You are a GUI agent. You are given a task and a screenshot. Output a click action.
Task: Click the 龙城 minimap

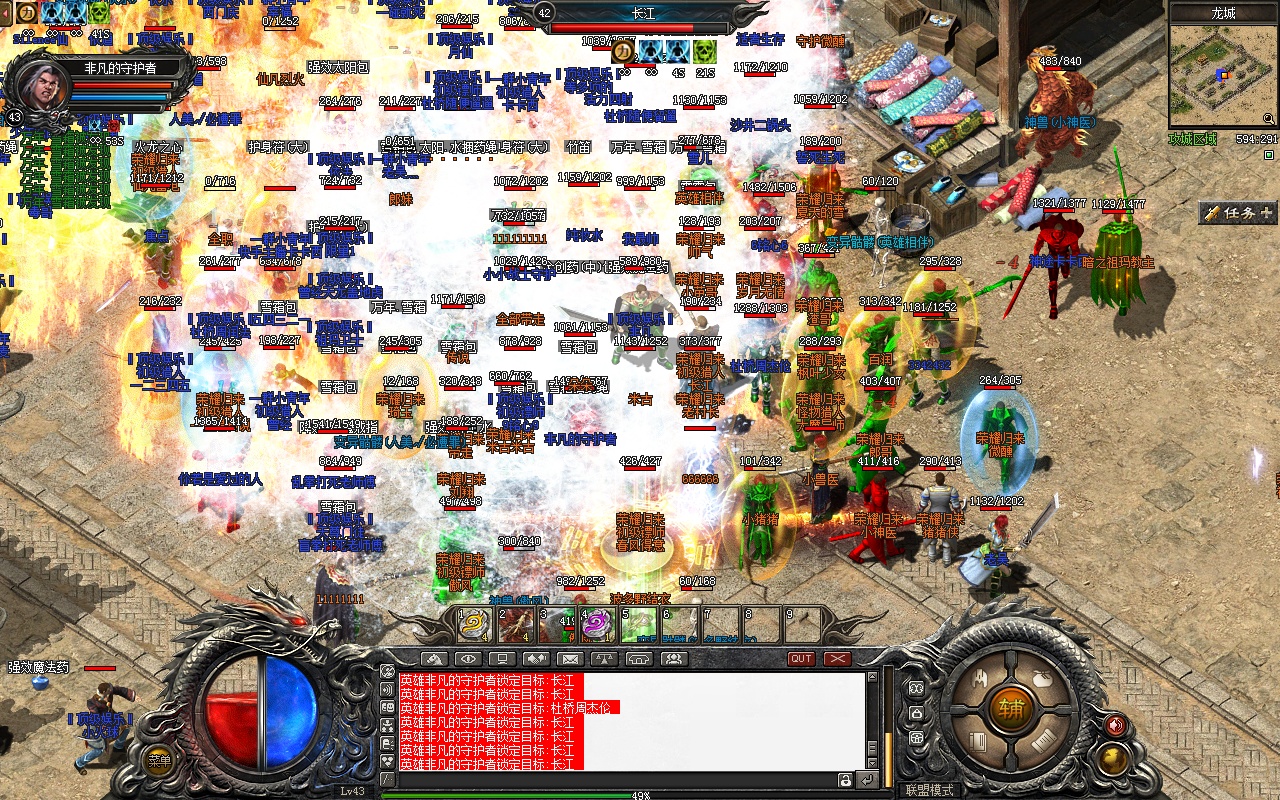(x=1223, y=78)
